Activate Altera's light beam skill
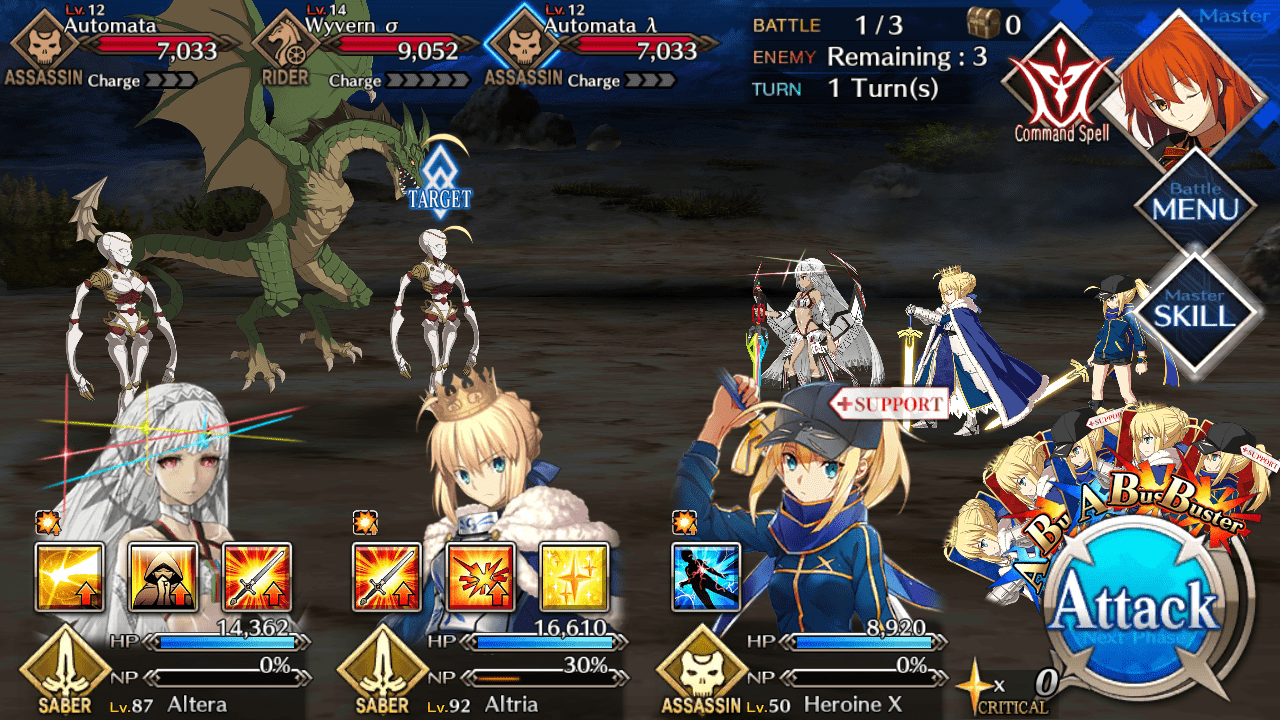 [70, 577]
